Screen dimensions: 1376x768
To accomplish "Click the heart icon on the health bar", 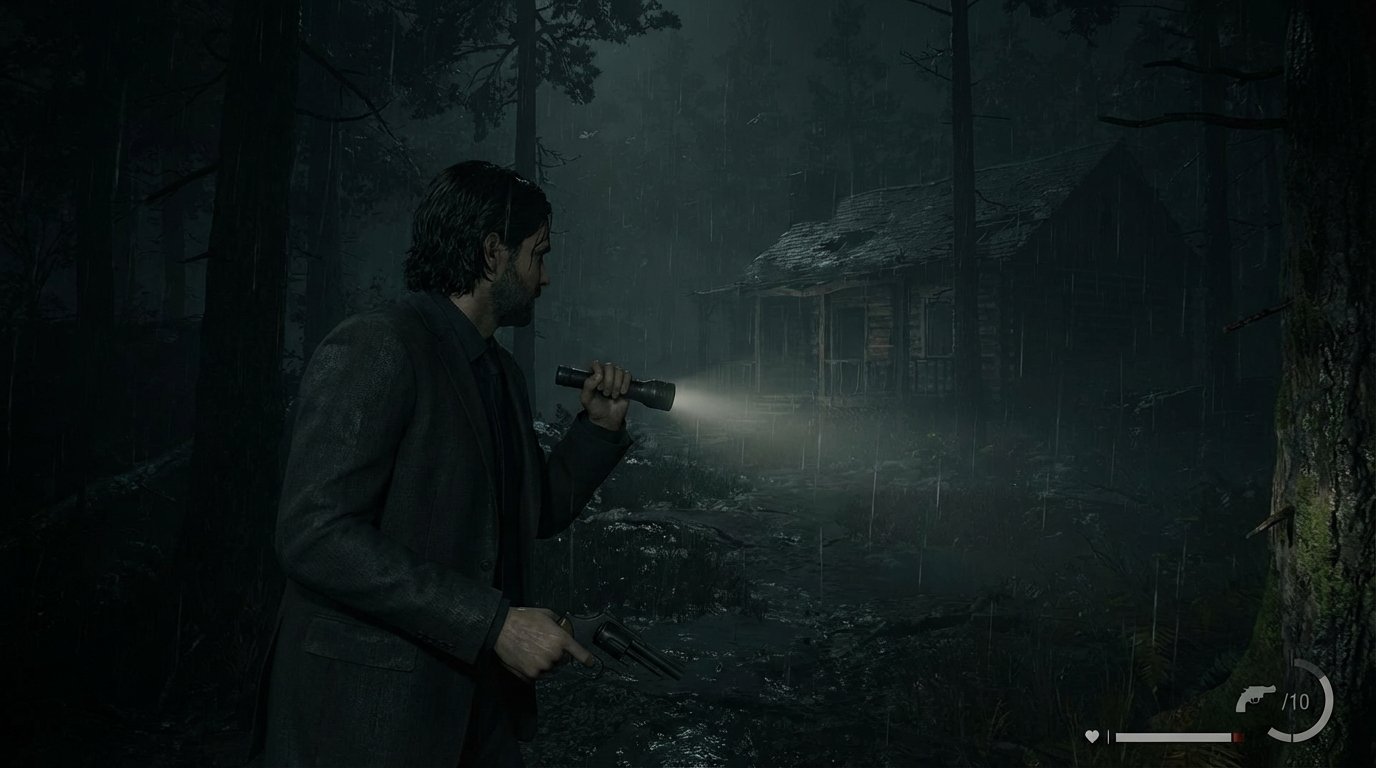I will pyautogui.click(x=1092, y=736).
